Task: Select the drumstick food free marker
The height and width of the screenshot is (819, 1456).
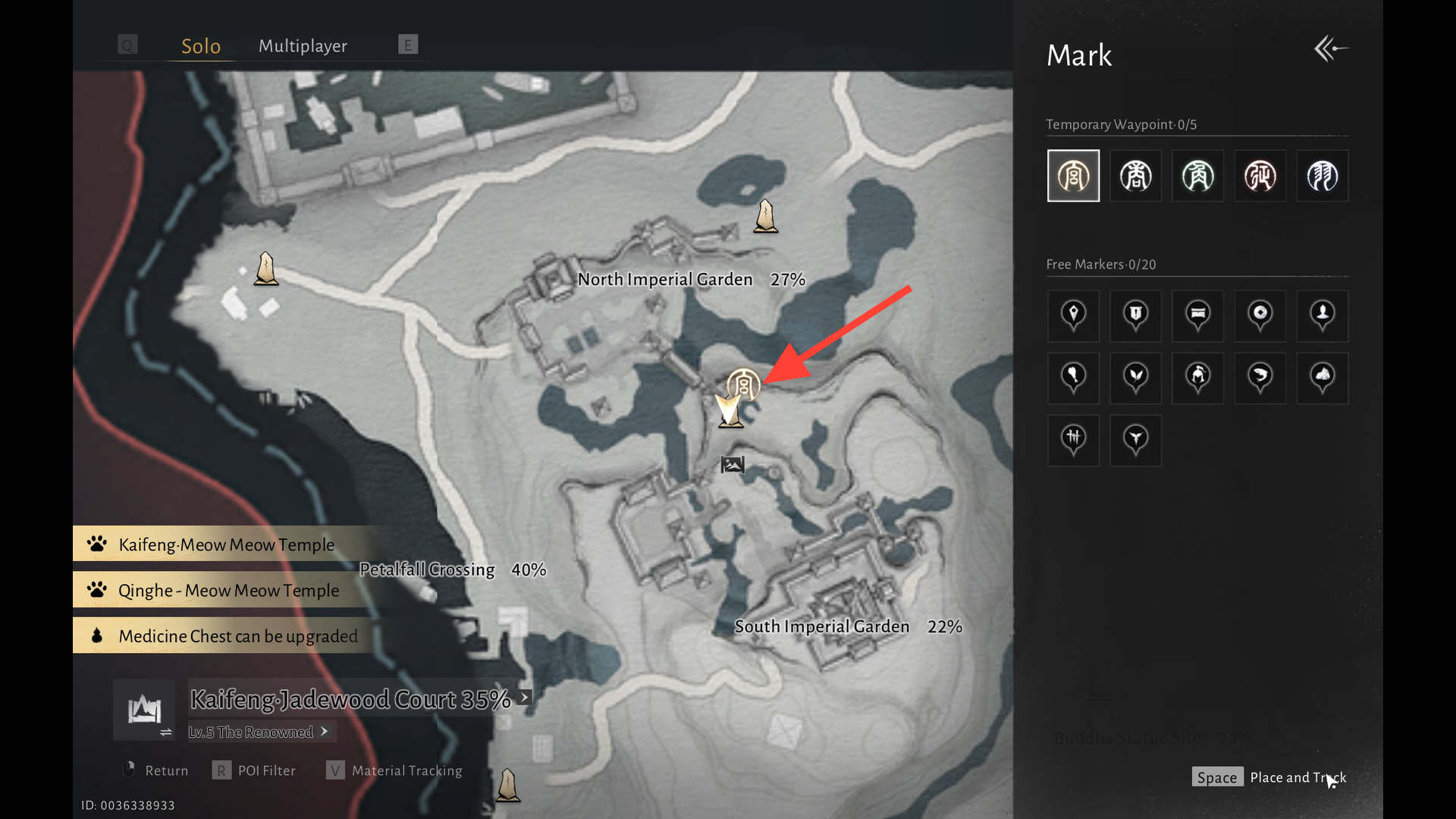Action: click(x=1073, y=377)
